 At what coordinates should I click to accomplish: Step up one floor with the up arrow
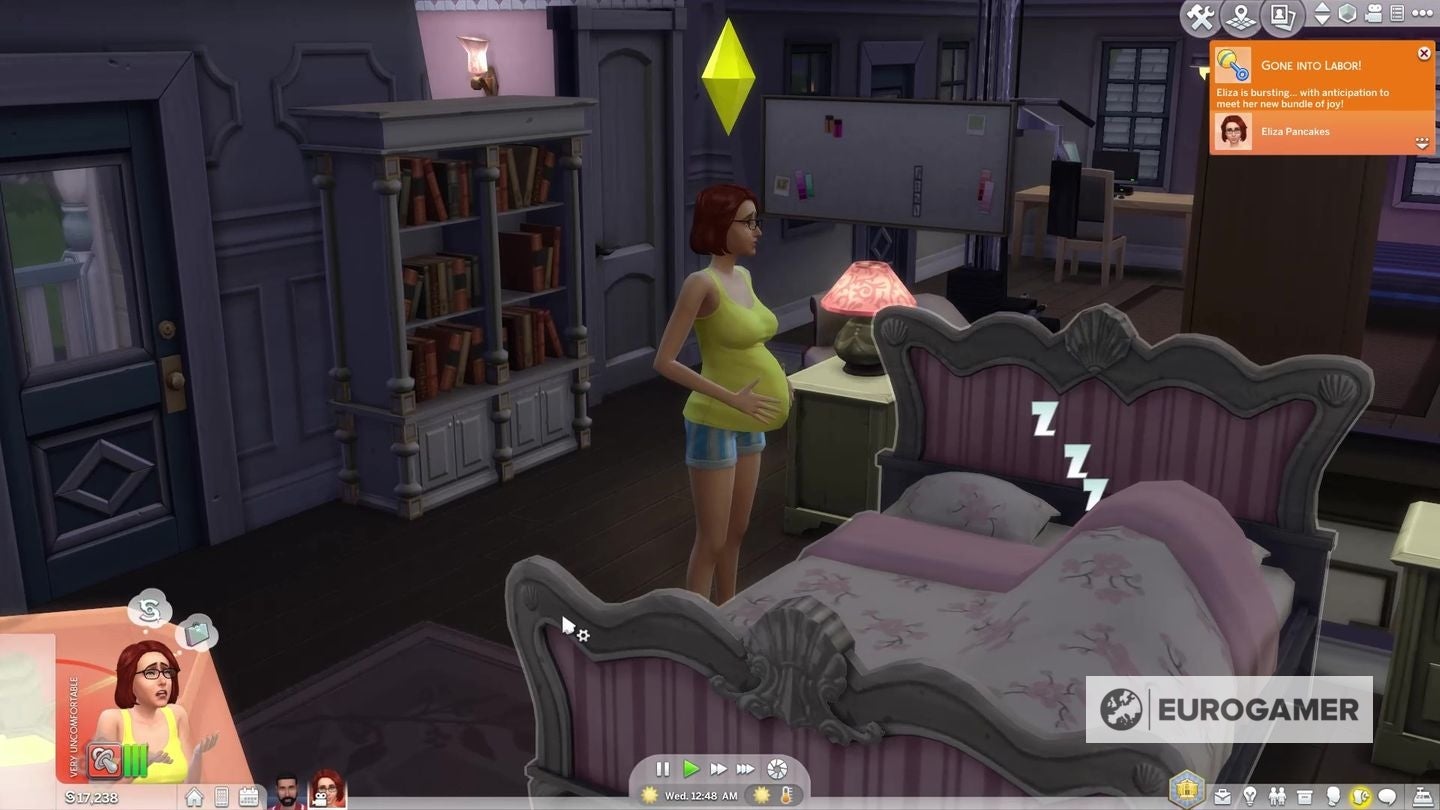pyautogui.click(x=1322, y=8)
